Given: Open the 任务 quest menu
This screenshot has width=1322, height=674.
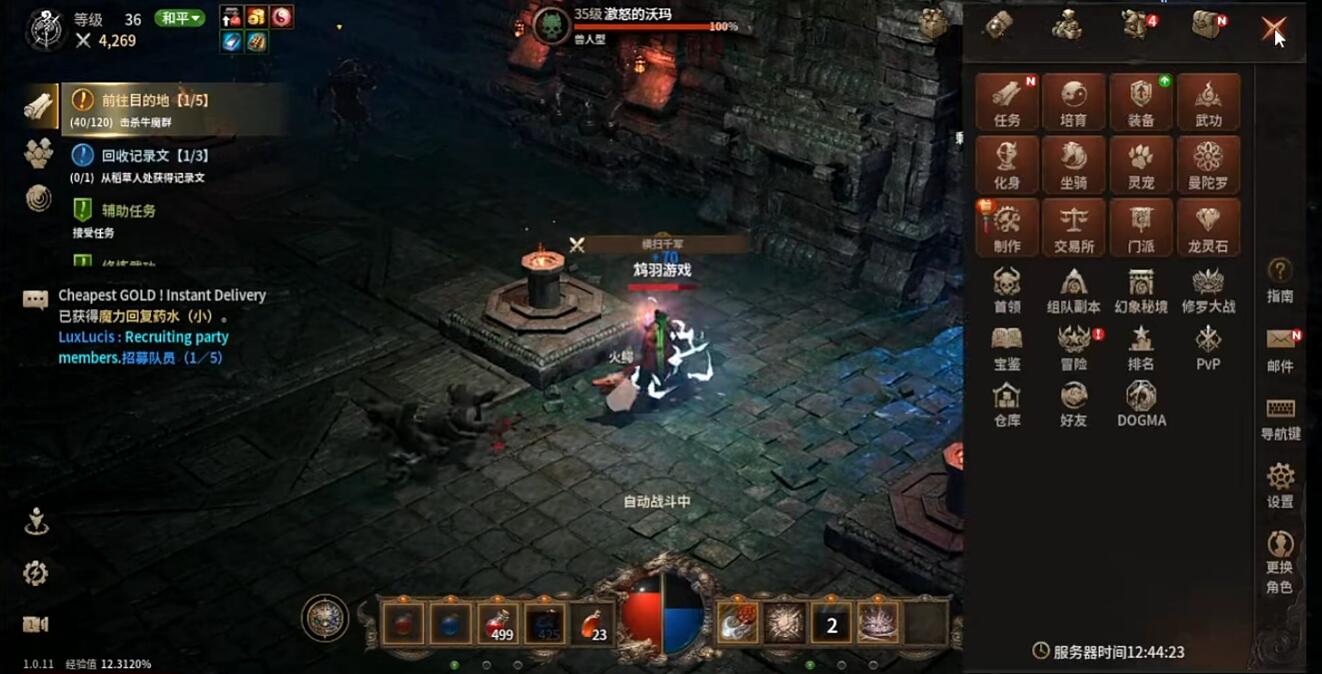Looking at the screenshot, I should tap(1007, 102).
